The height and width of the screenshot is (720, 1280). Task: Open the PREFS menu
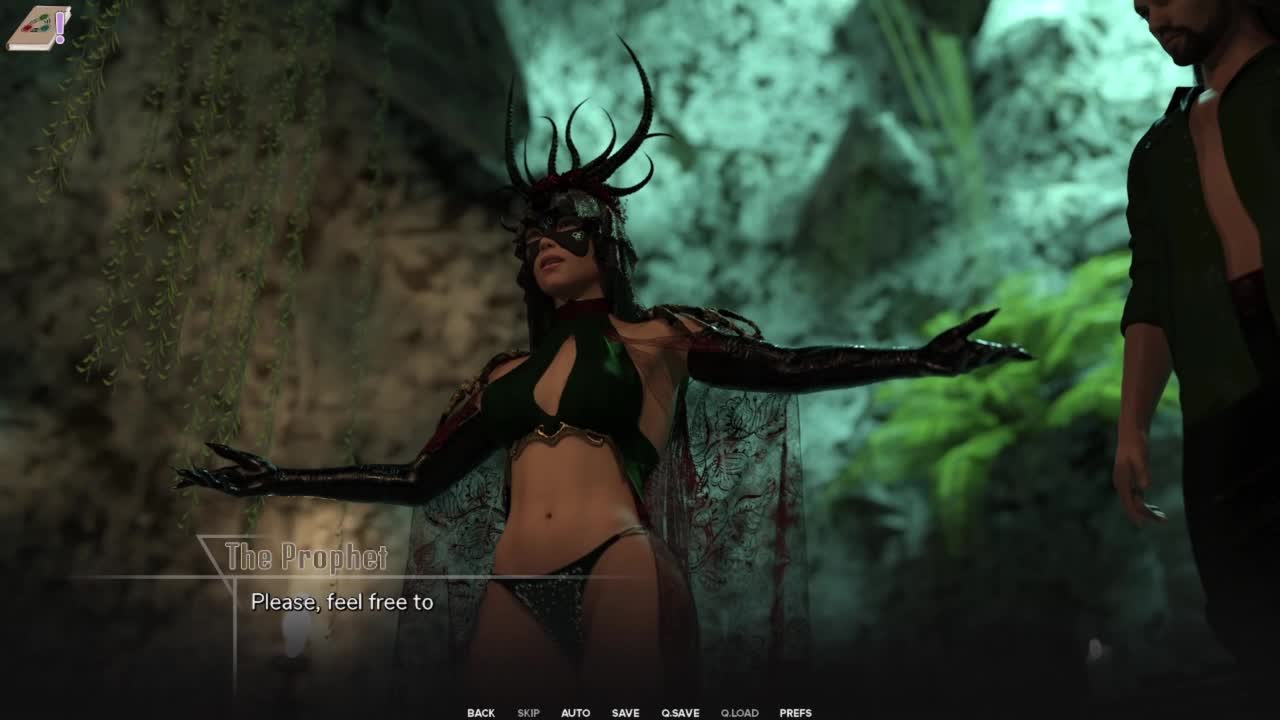click(795, 713)
